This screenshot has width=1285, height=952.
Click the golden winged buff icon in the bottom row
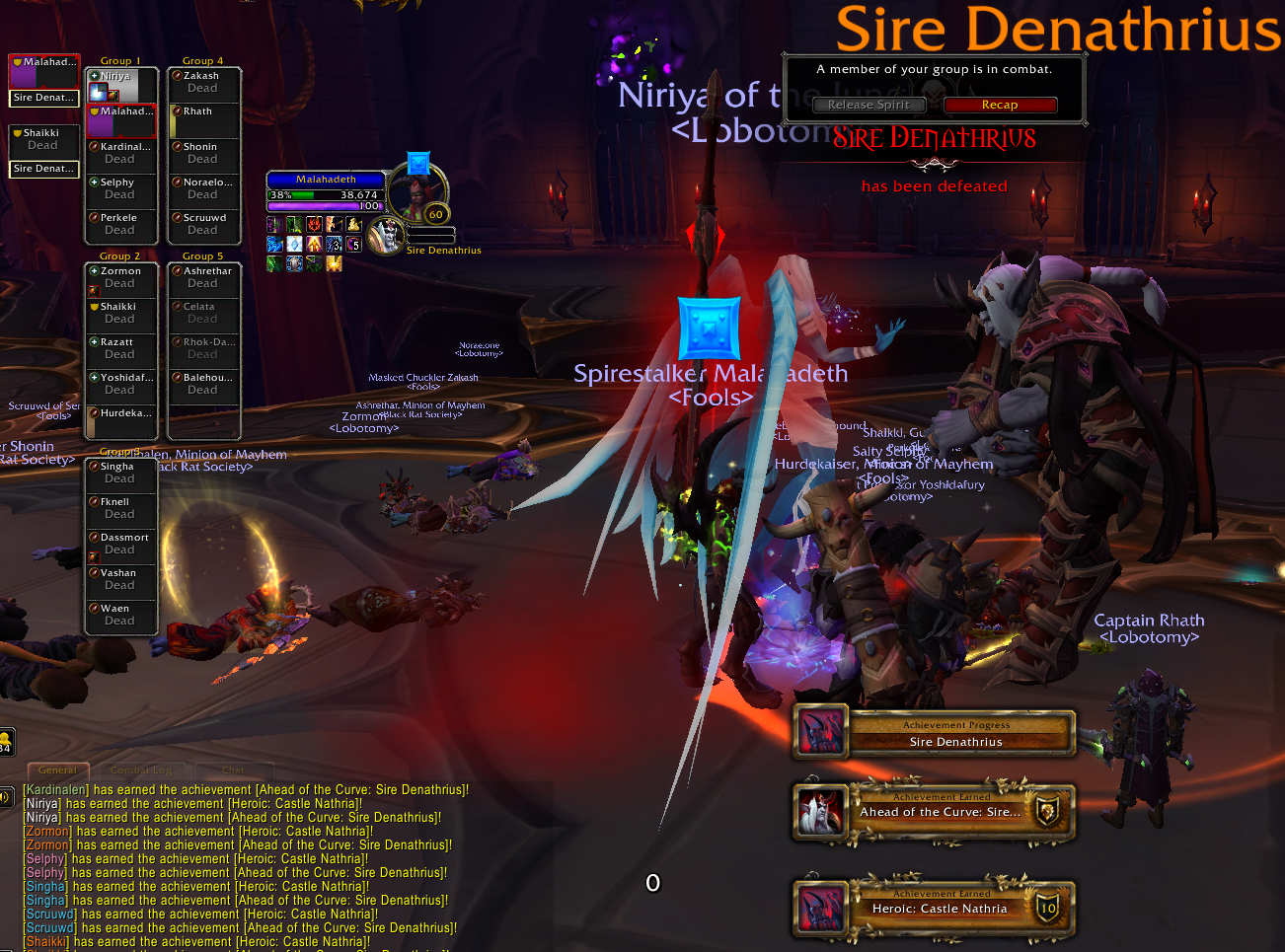[334, 263]
